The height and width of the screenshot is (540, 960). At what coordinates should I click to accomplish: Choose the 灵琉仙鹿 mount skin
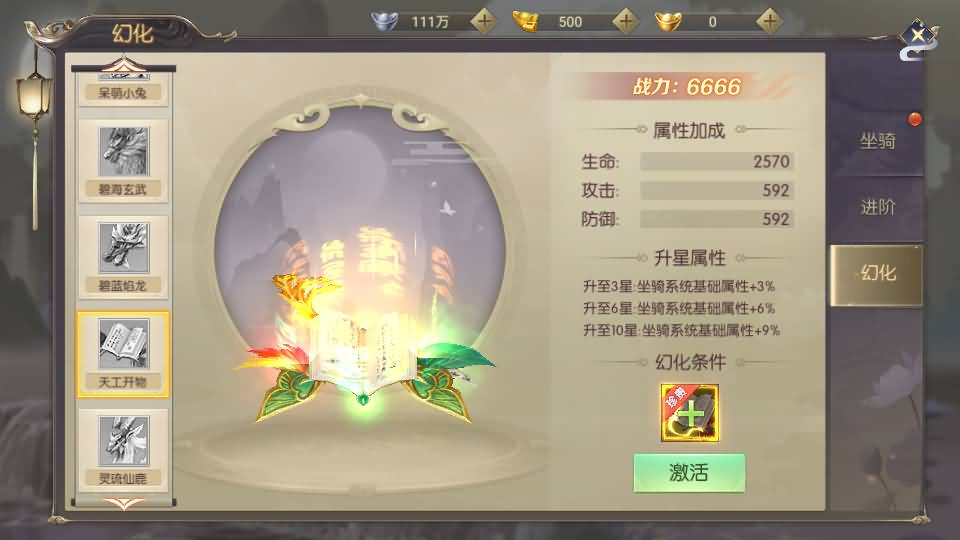coord(124,448)
